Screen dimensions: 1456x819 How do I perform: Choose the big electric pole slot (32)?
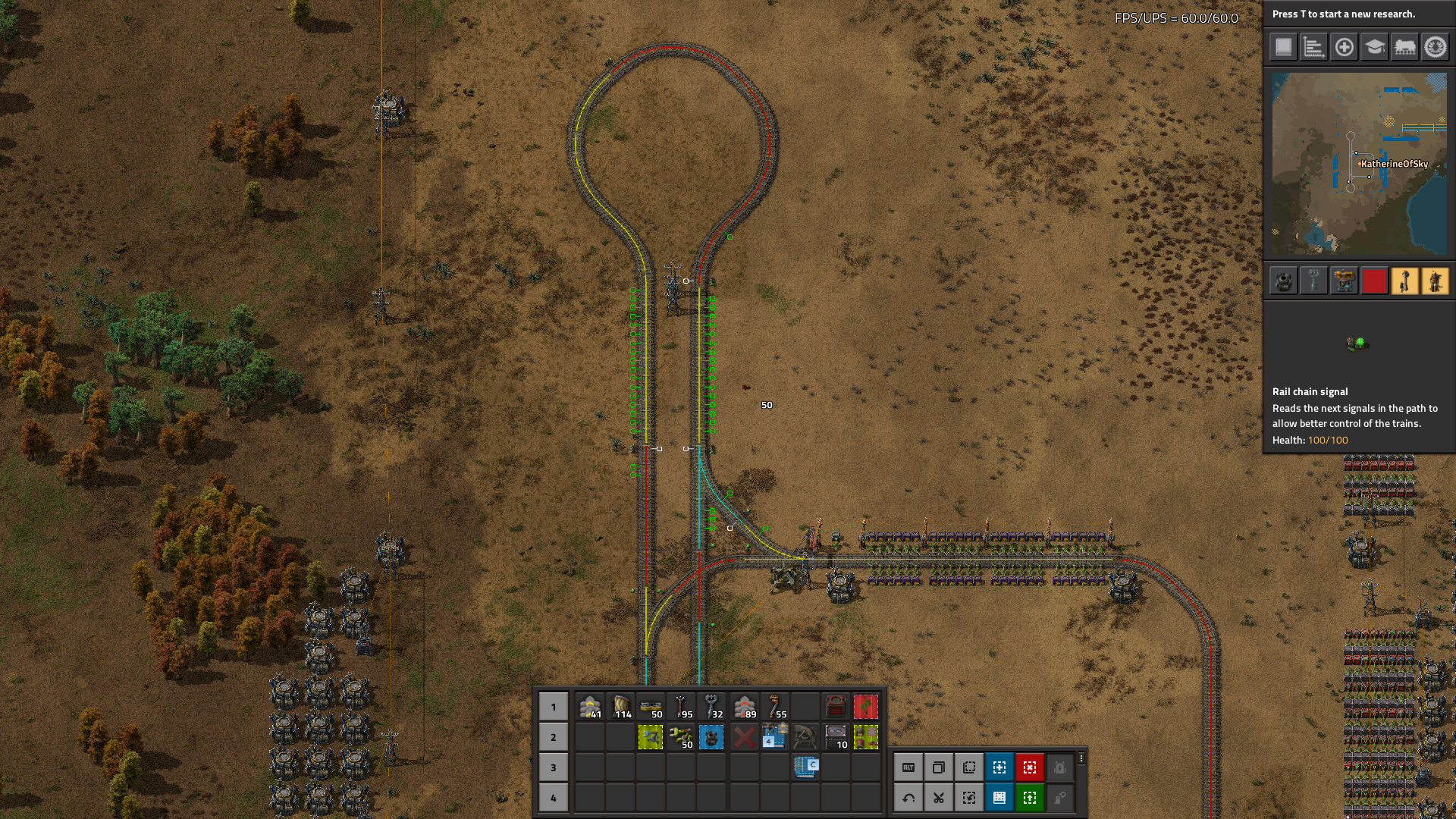[x=712, y=707]
